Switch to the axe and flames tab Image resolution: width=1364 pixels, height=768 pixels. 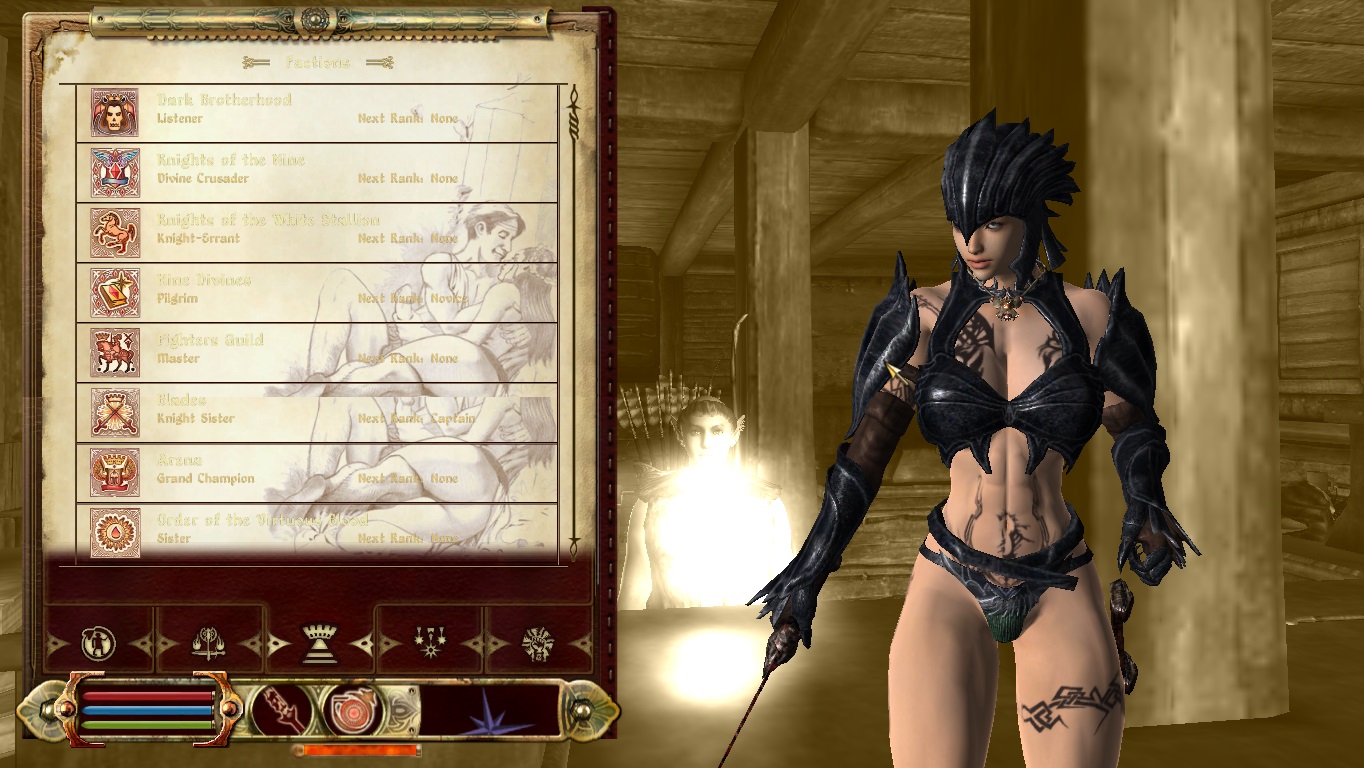[x=209, y=643]
